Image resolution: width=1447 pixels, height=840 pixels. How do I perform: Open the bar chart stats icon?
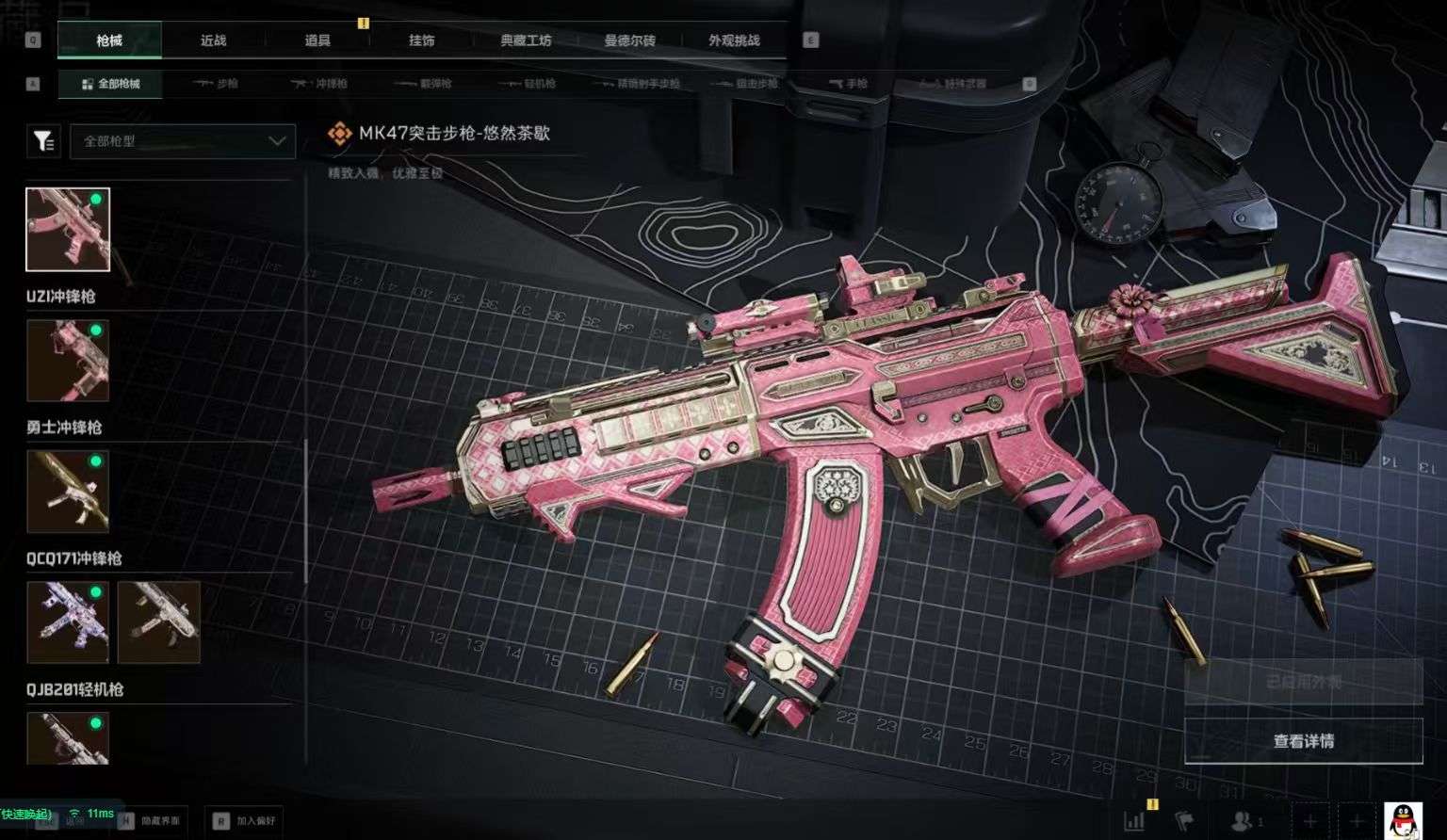click(1134, 821)
